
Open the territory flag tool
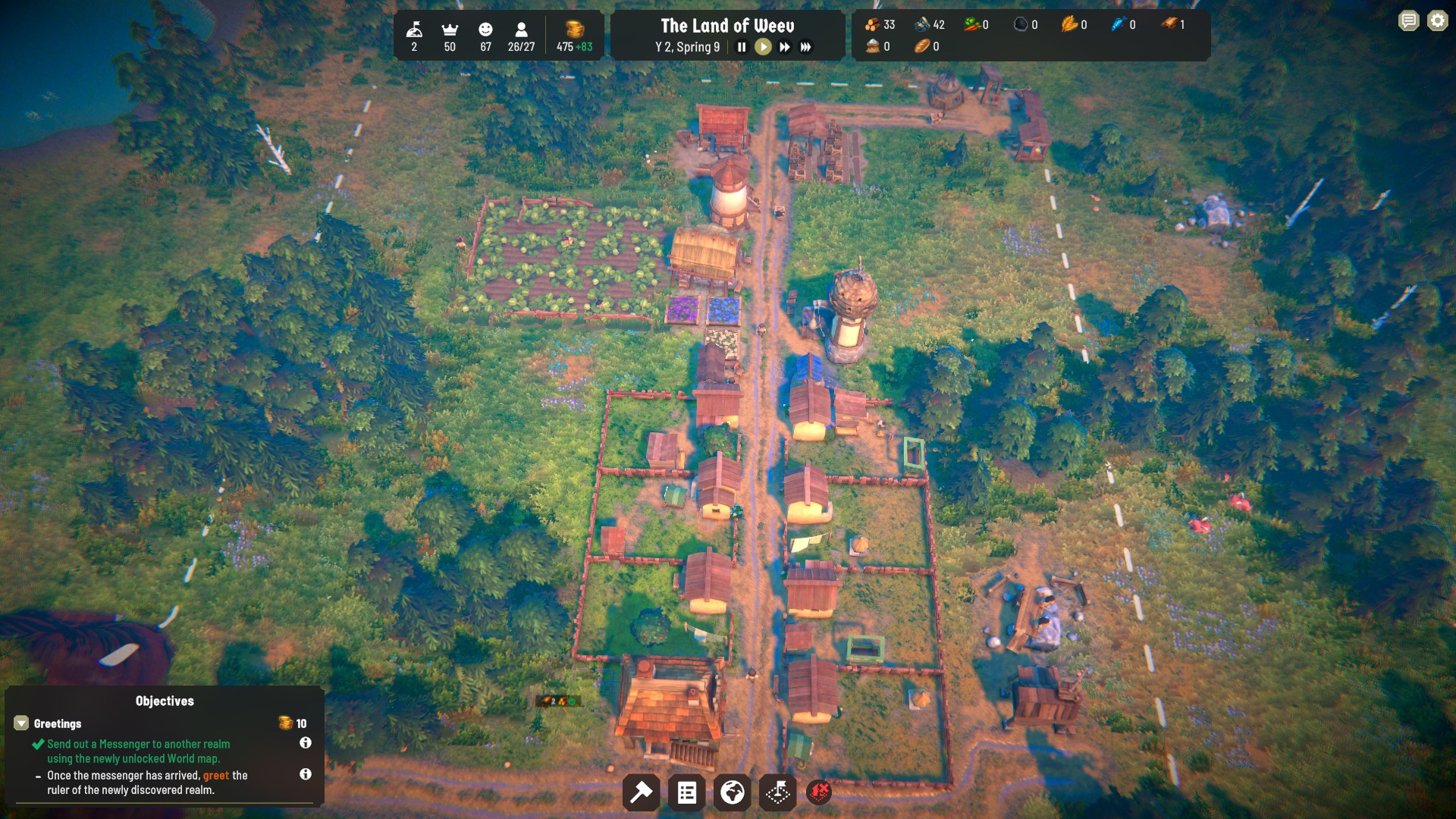click(x=777, y=793)
